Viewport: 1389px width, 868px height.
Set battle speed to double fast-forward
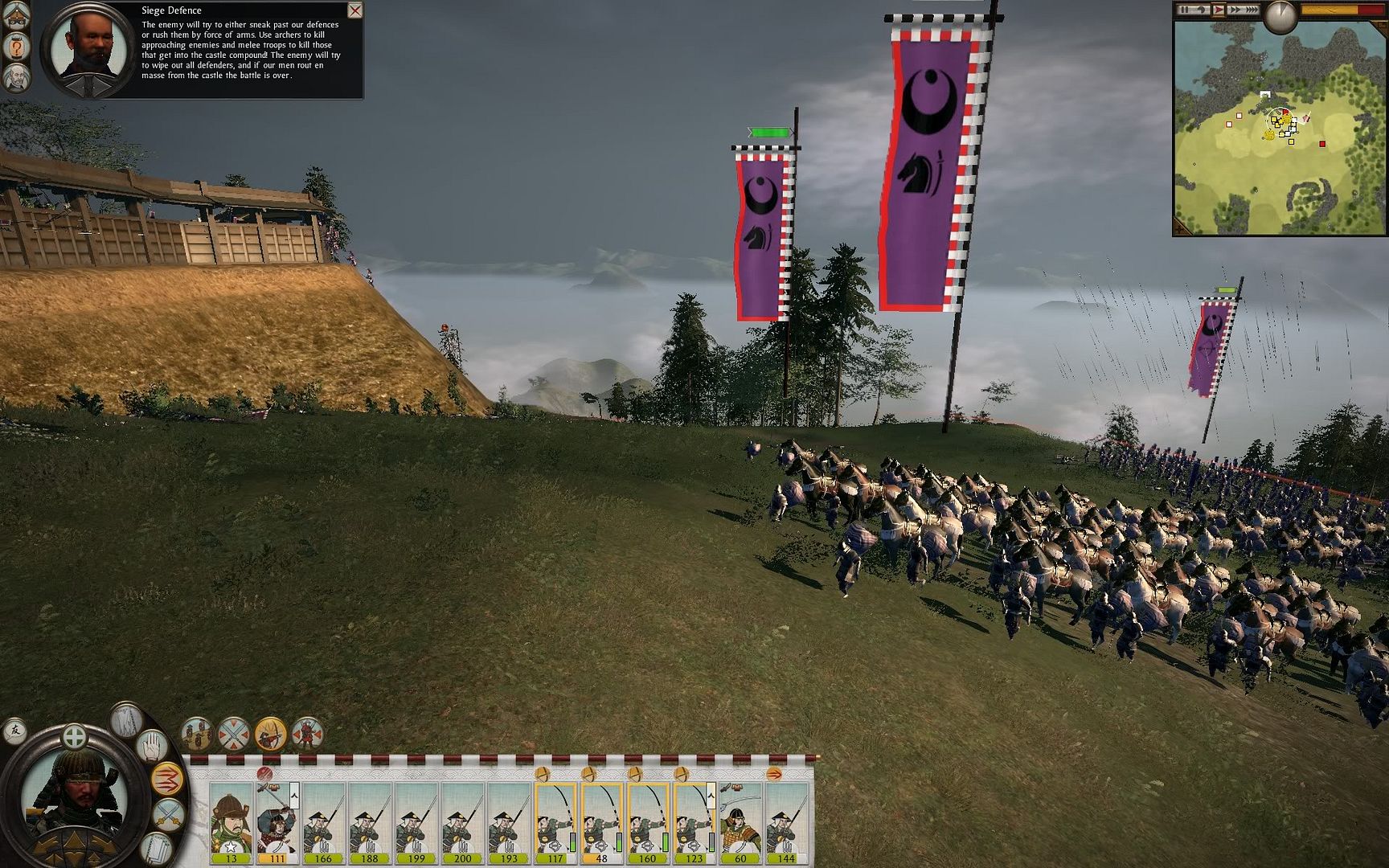pyautogui.click(x=1235, y=10)
